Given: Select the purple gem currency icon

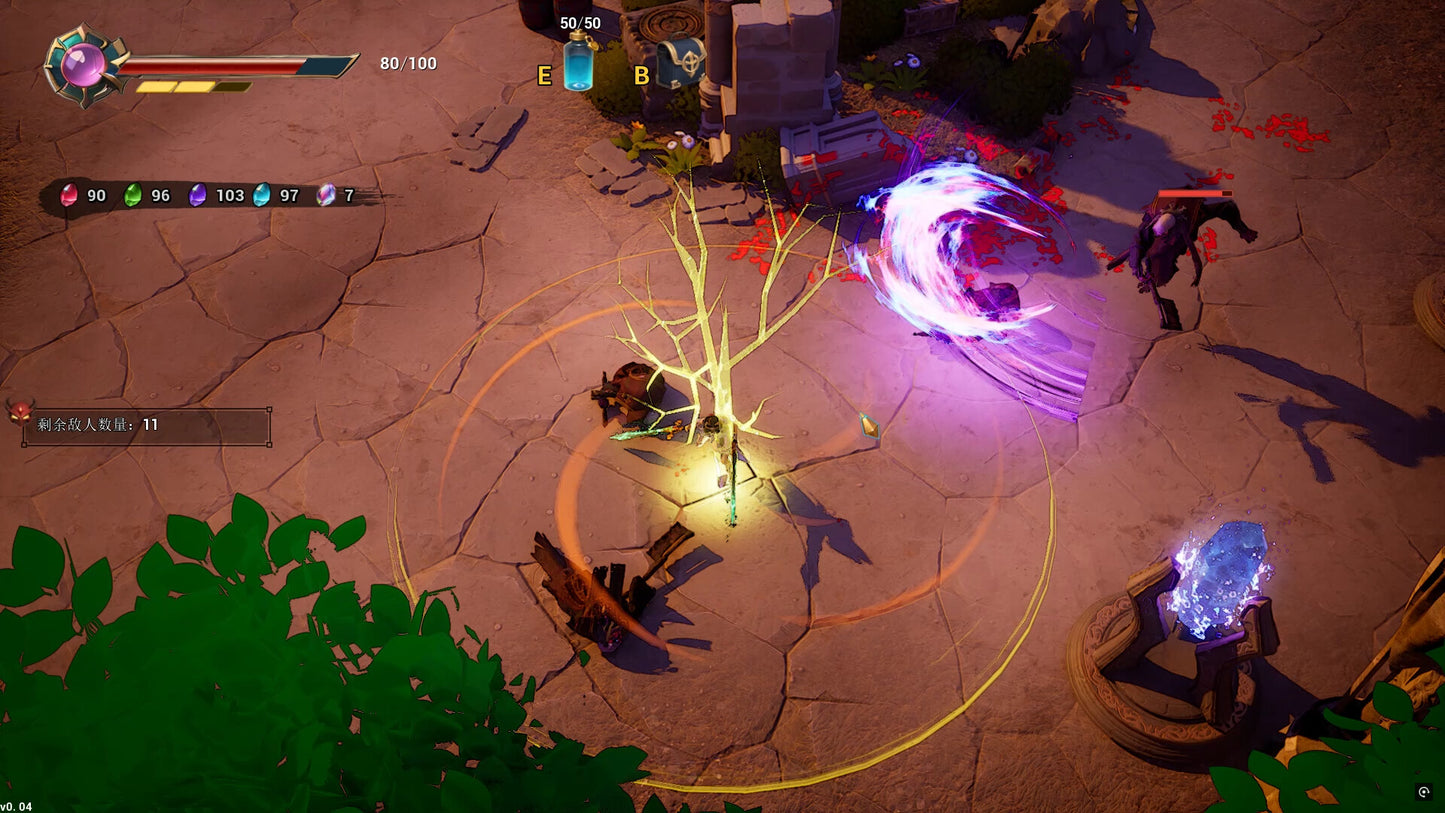Looking at the screenshot, I should click(x=198, y=195).
